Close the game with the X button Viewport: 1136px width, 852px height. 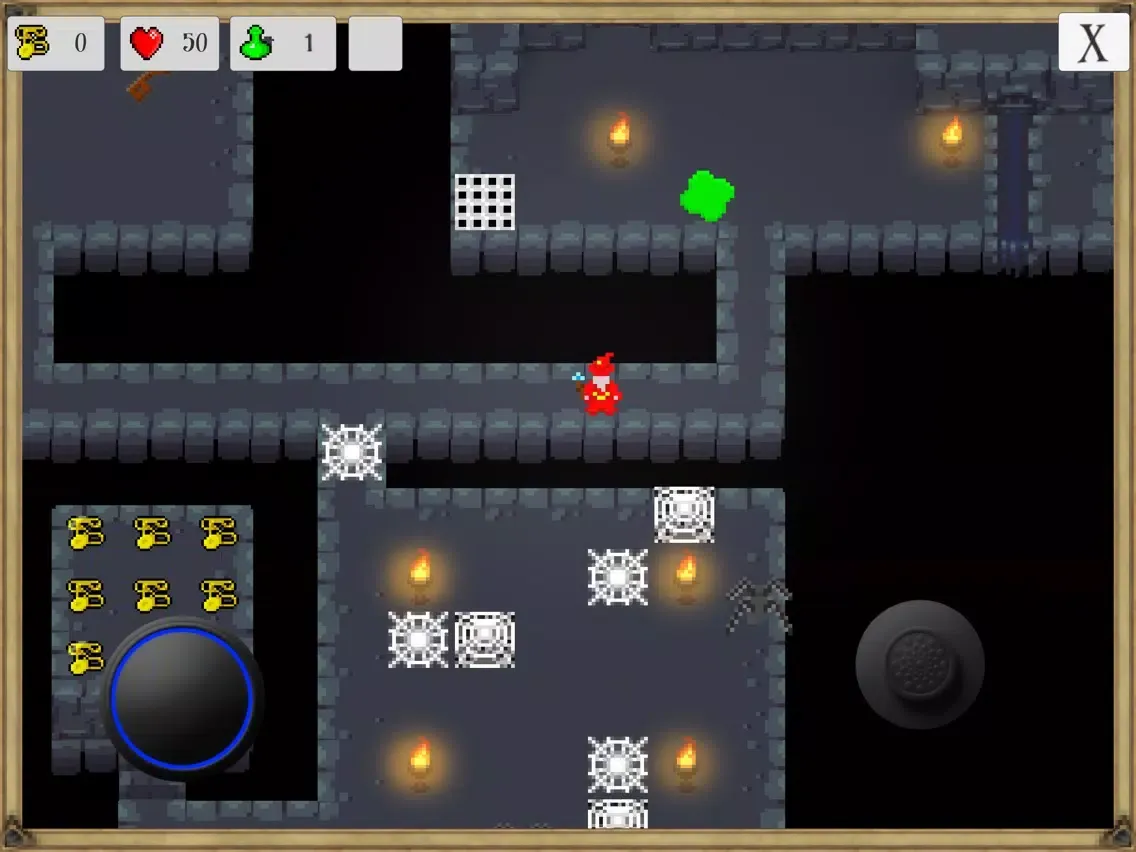(1092, 43)
